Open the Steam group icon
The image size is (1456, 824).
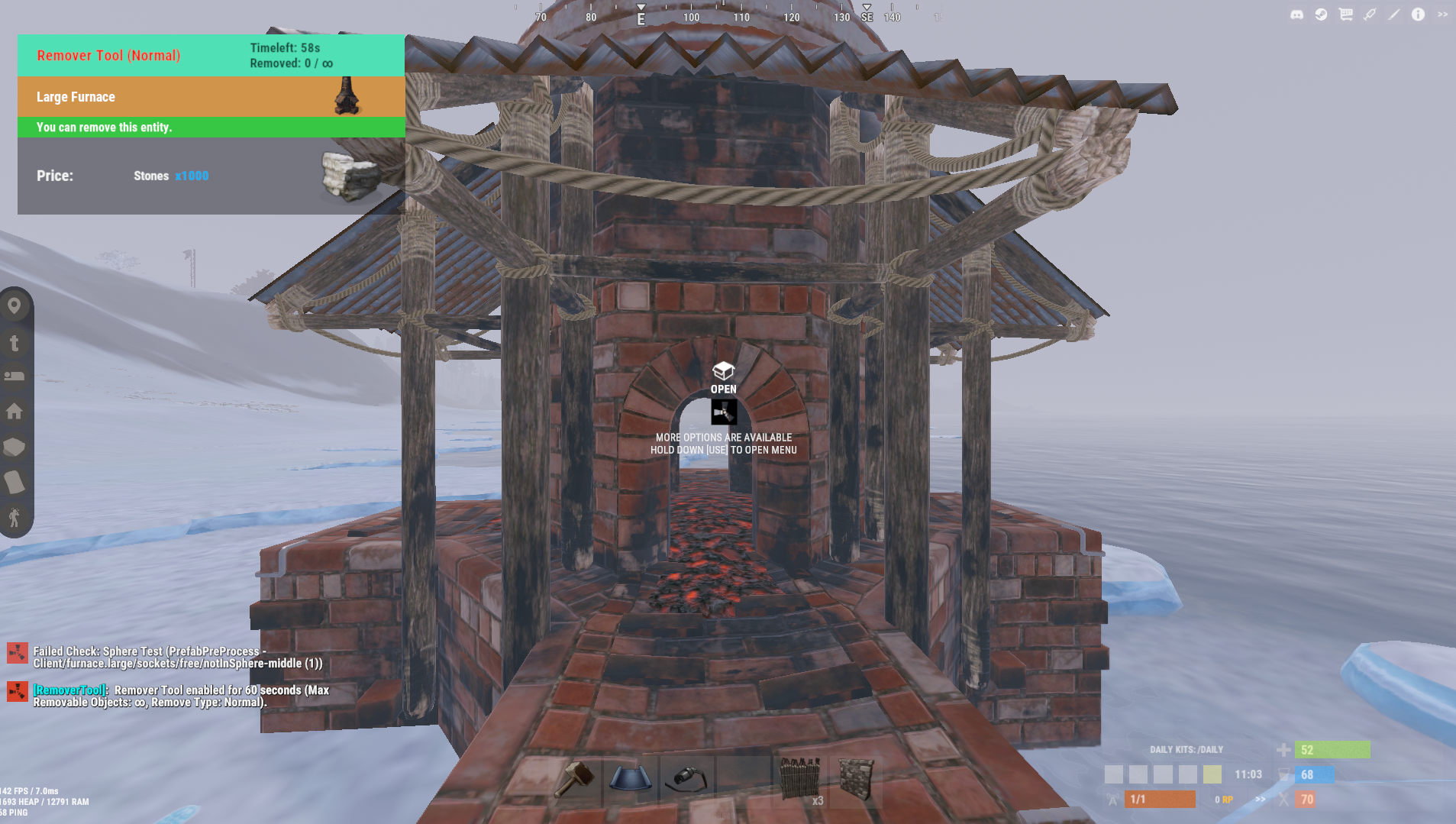1321,15
